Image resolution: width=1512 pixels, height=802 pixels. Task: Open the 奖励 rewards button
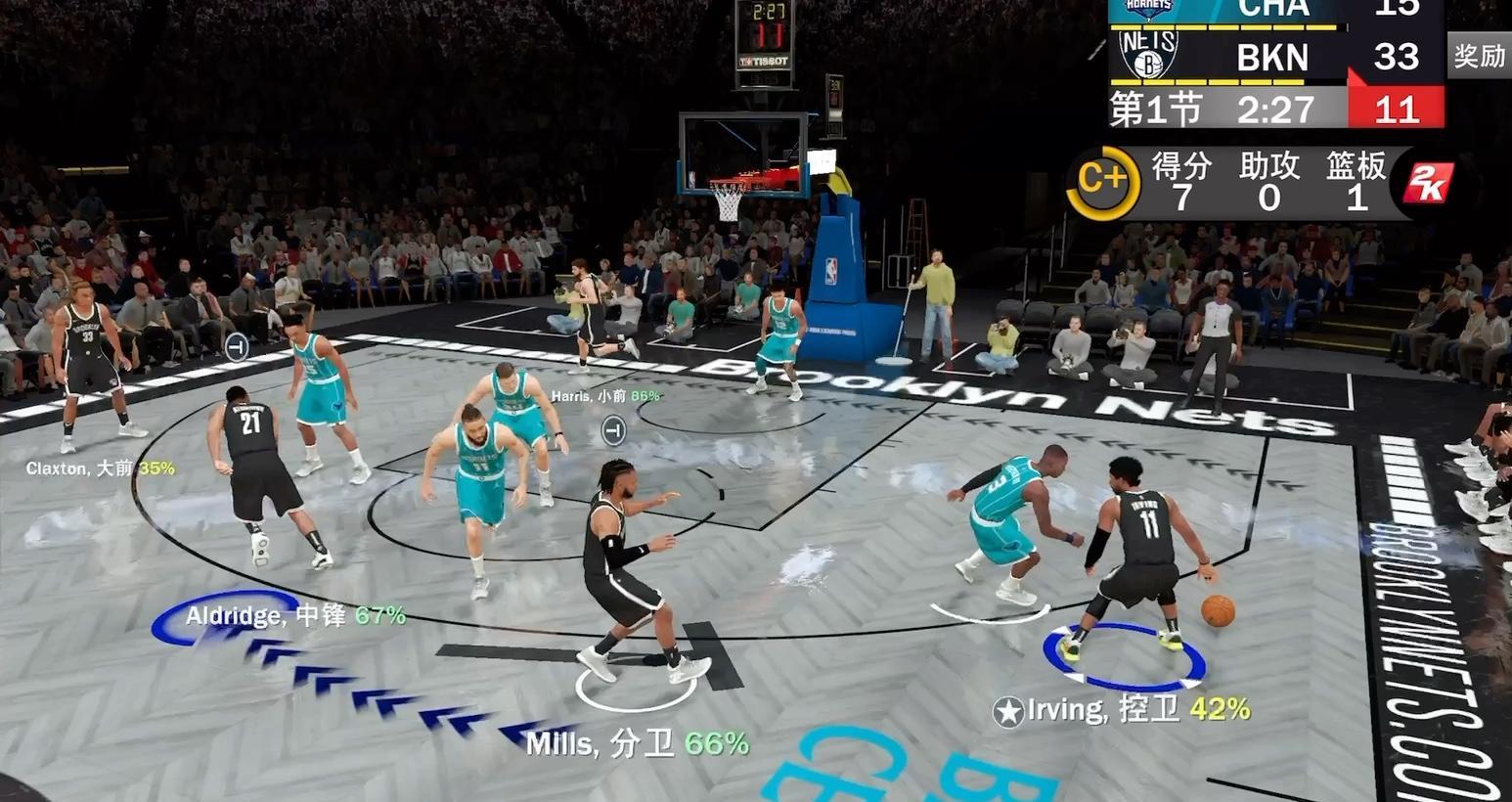(1478, 56)
